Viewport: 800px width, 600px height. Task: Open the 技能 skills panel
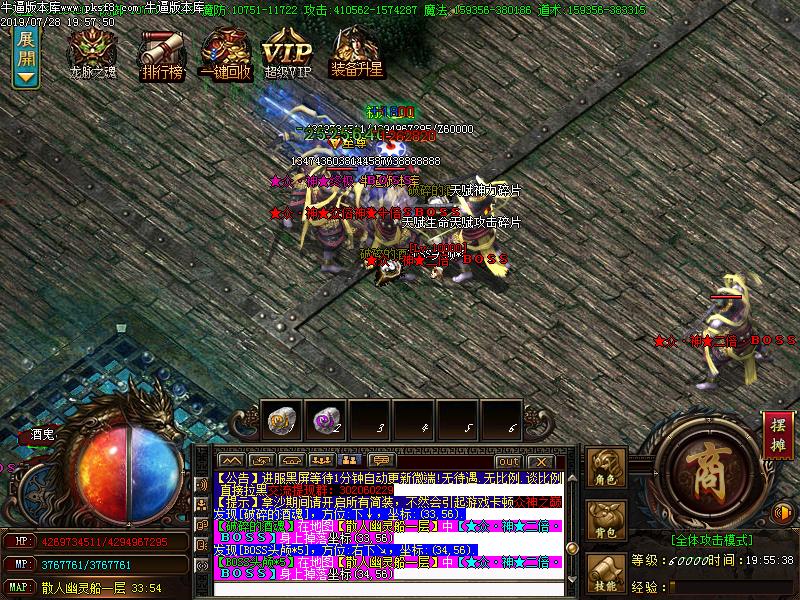(x=605, y=574)
